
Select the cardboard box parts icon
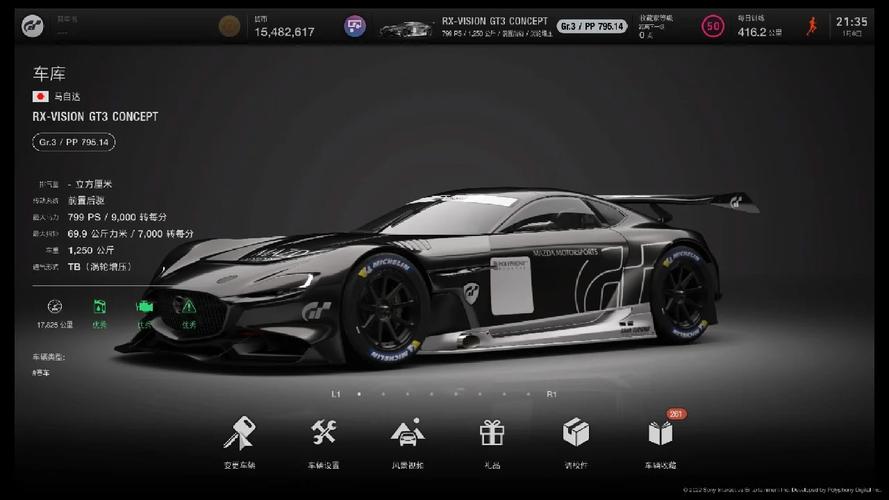[x=575, y=433]
